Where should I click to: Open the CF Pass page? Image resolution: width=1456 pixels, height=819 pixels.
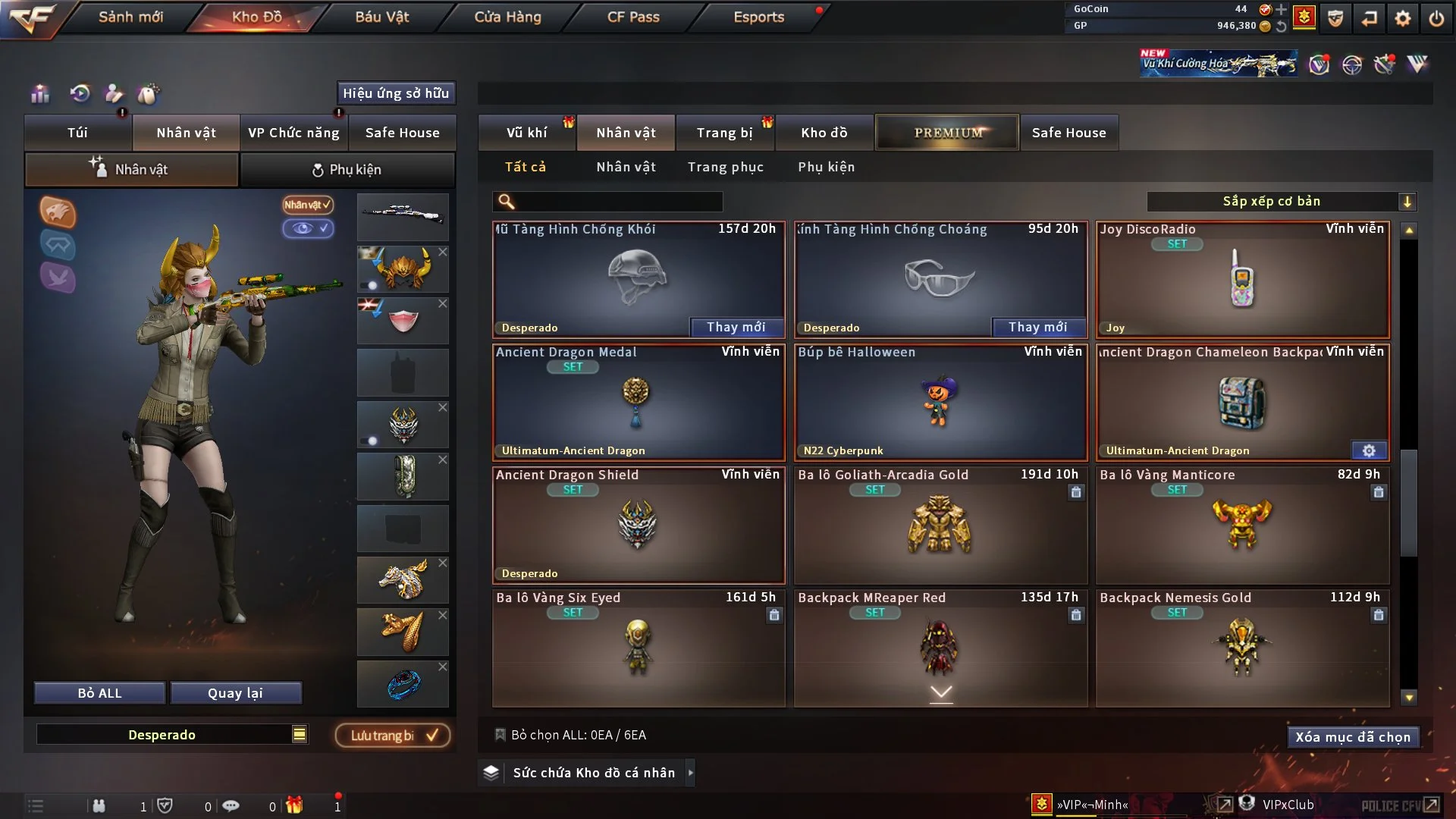click(633, 17)
